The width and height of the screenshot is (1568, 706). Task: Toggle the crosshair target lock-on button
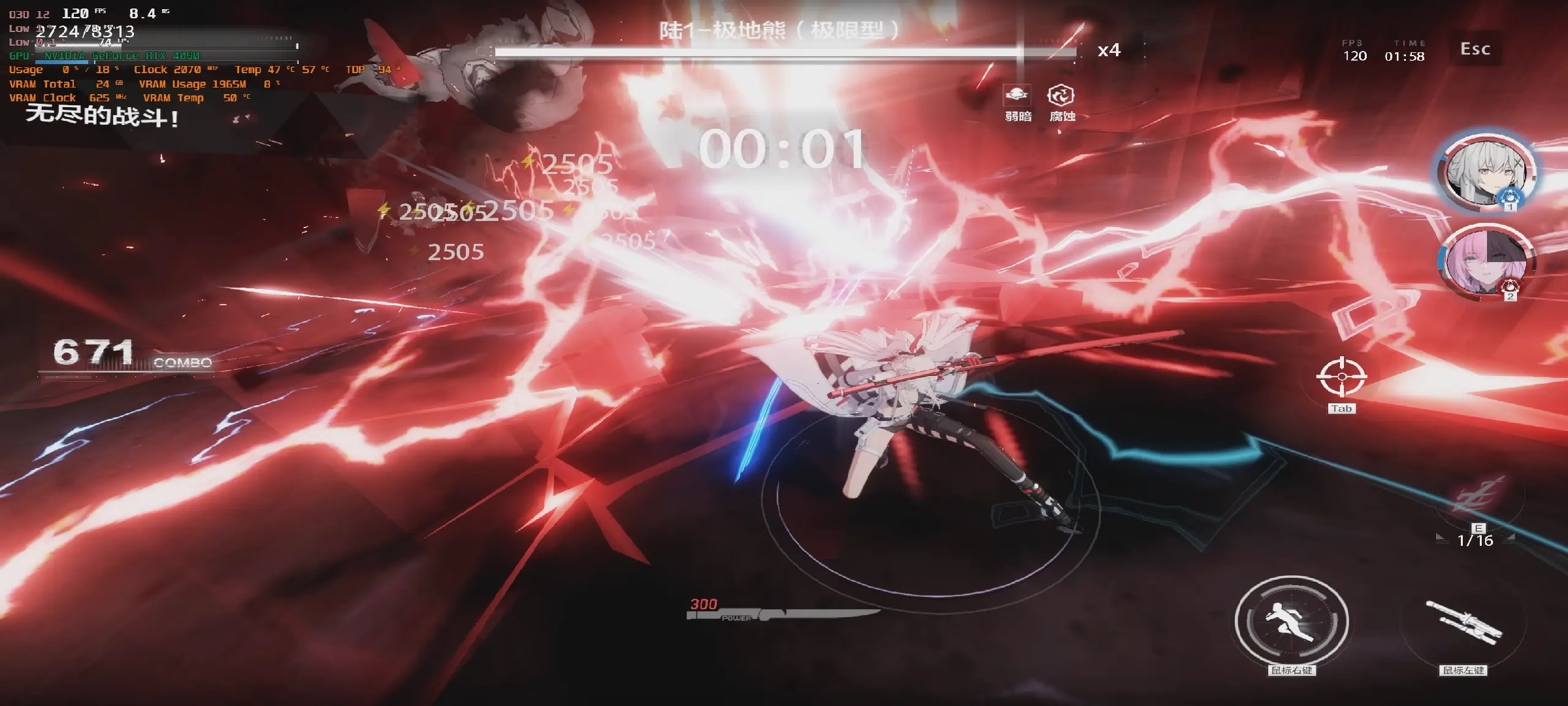(1341, 377)
